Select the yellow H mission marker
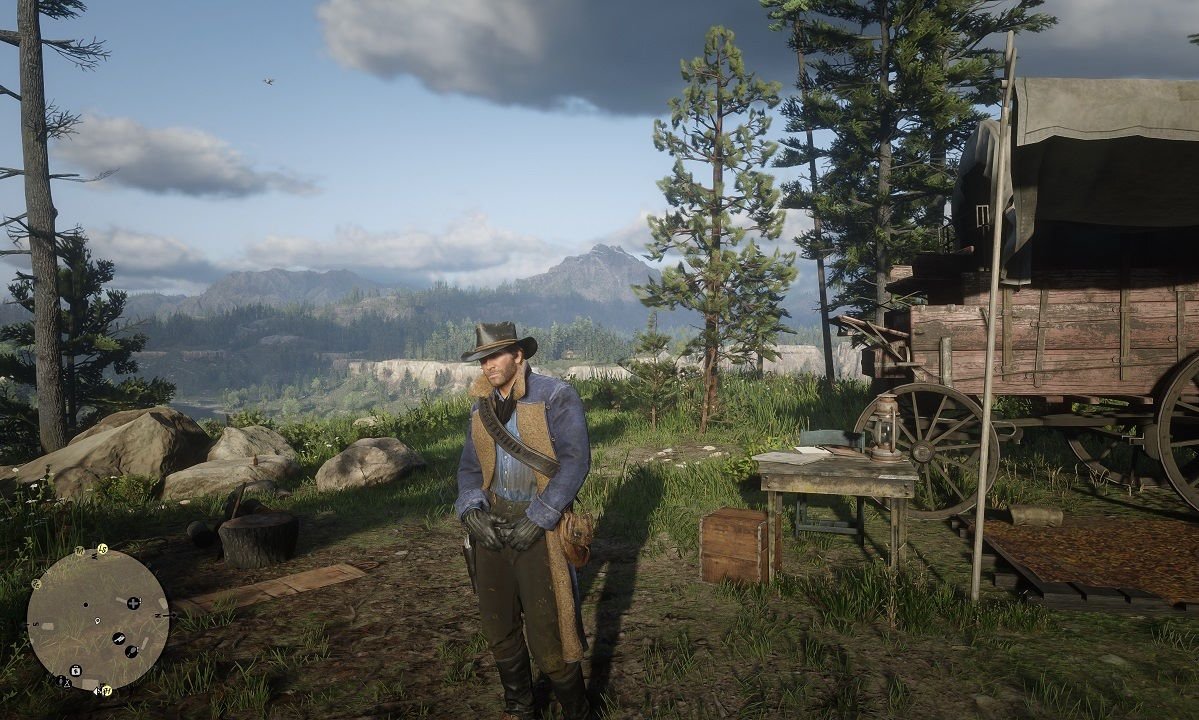Image resolution: width=1199 pixels, height=720 pixels. (x=107, y=690)
